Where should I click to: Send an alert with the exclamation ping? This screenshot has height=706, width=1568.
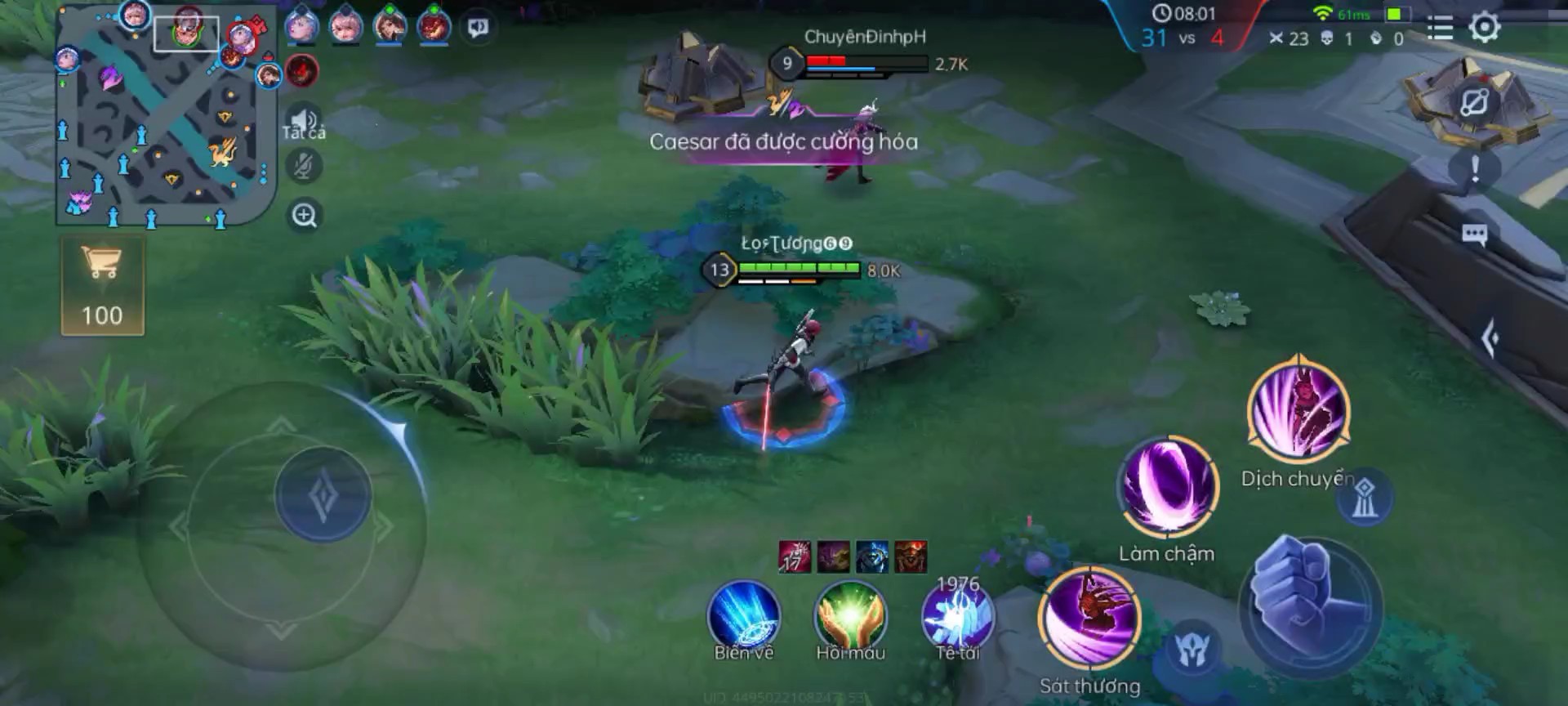[1474, 169]
